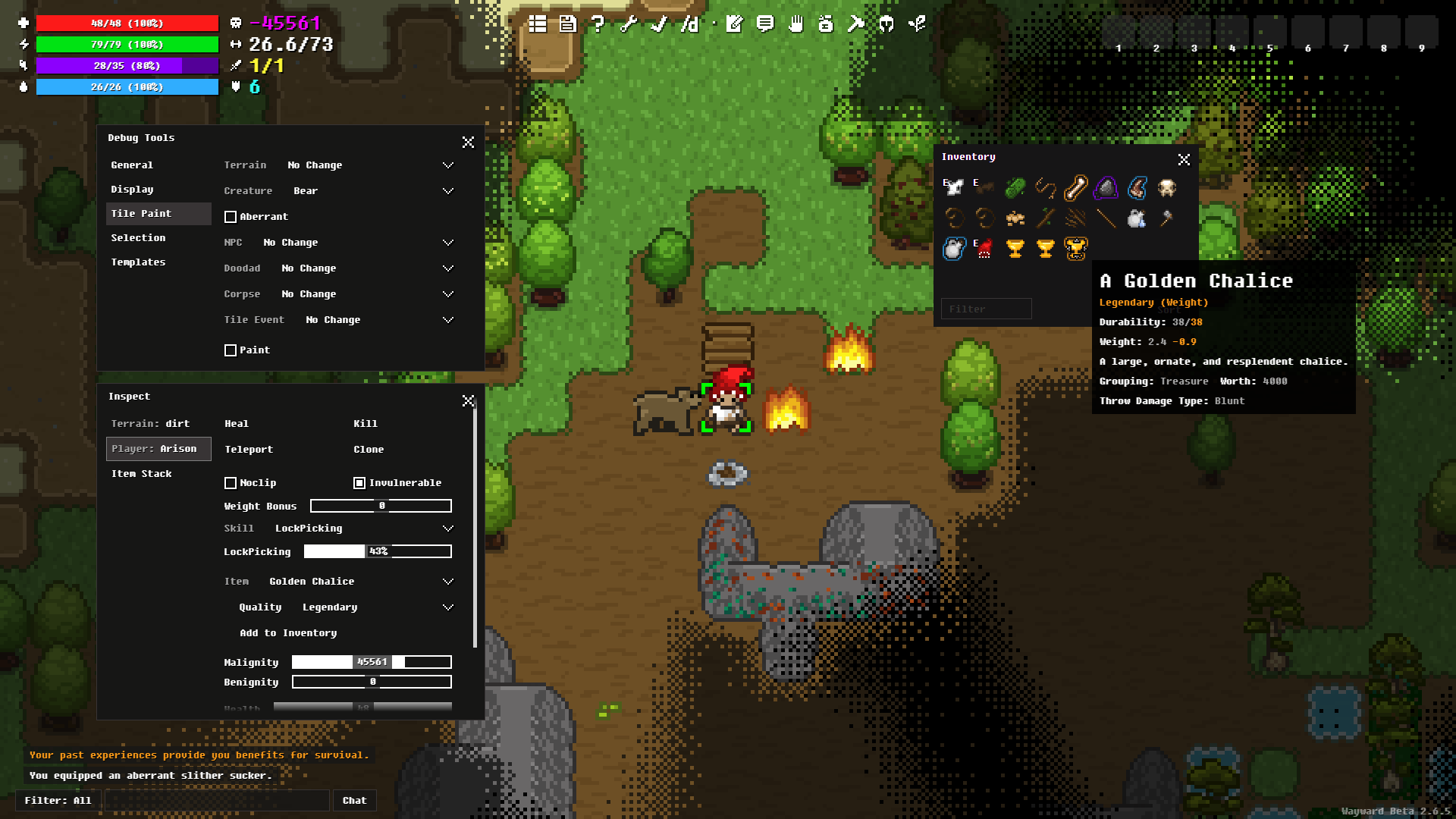The image size is (1456, 819).
Task: Close the Debug Tools panel
Action: (x=468, y=142)
